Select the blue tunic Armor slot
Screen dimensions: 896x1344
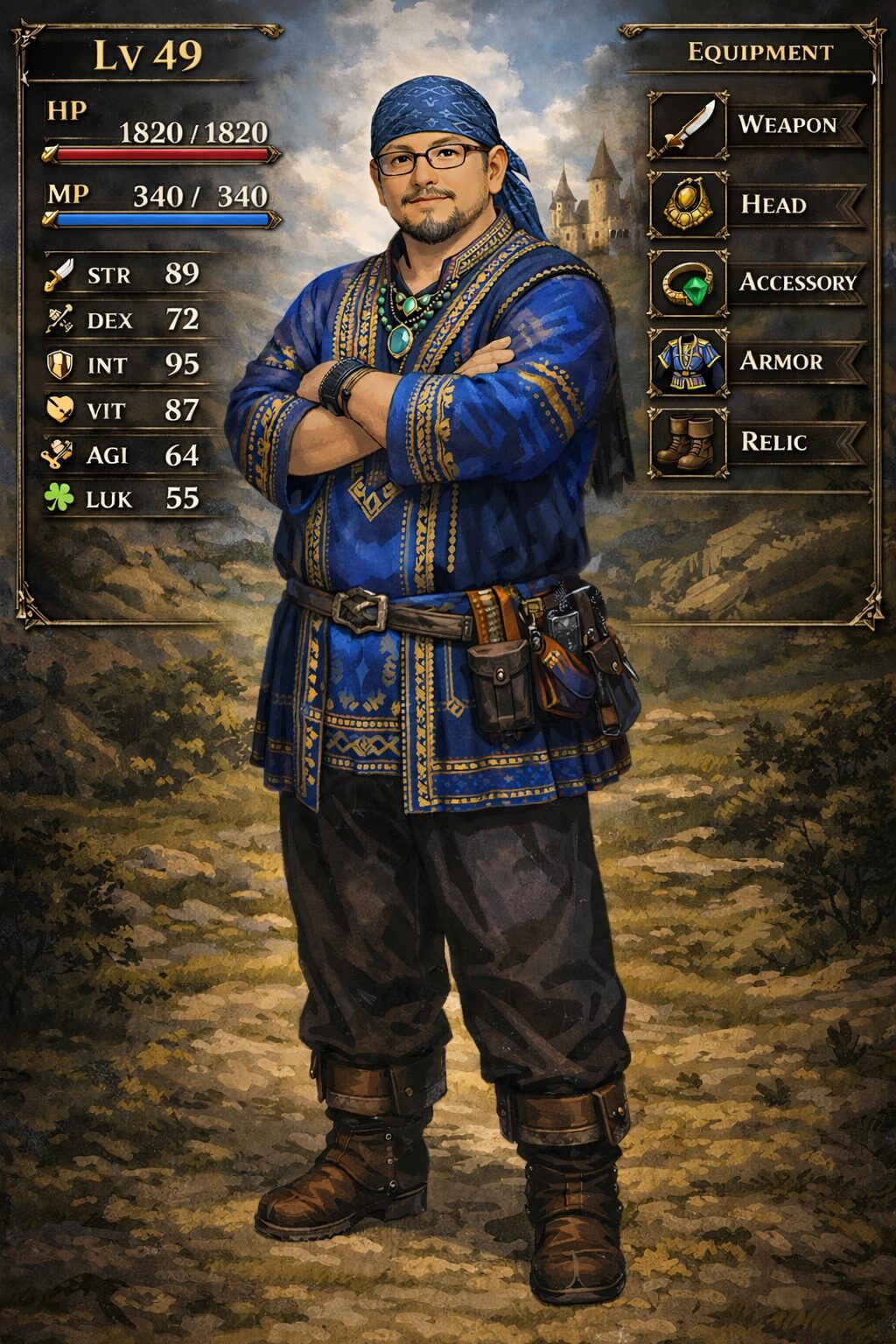[688, 362]
